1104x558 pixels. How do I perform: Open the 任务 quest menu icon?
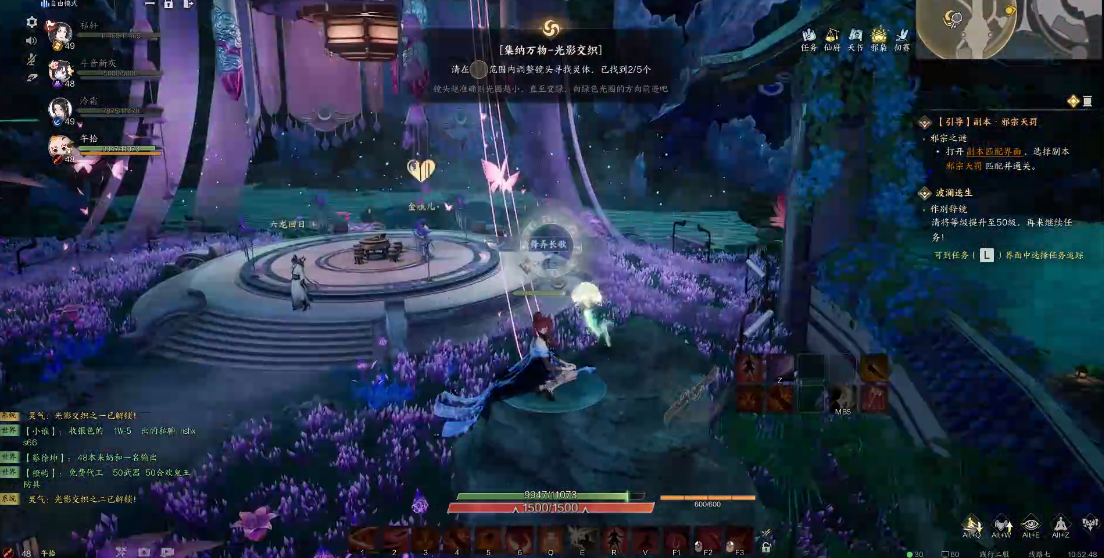[809, 36]
